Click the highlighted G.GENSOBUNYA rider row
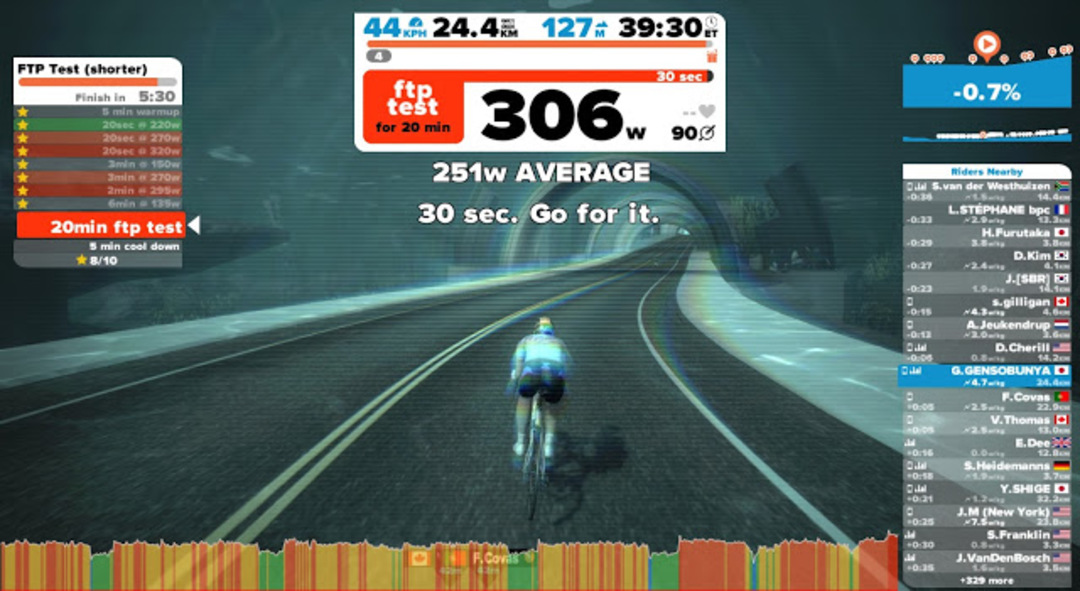Screen dimensions: 1080x591 coord(986,375)
